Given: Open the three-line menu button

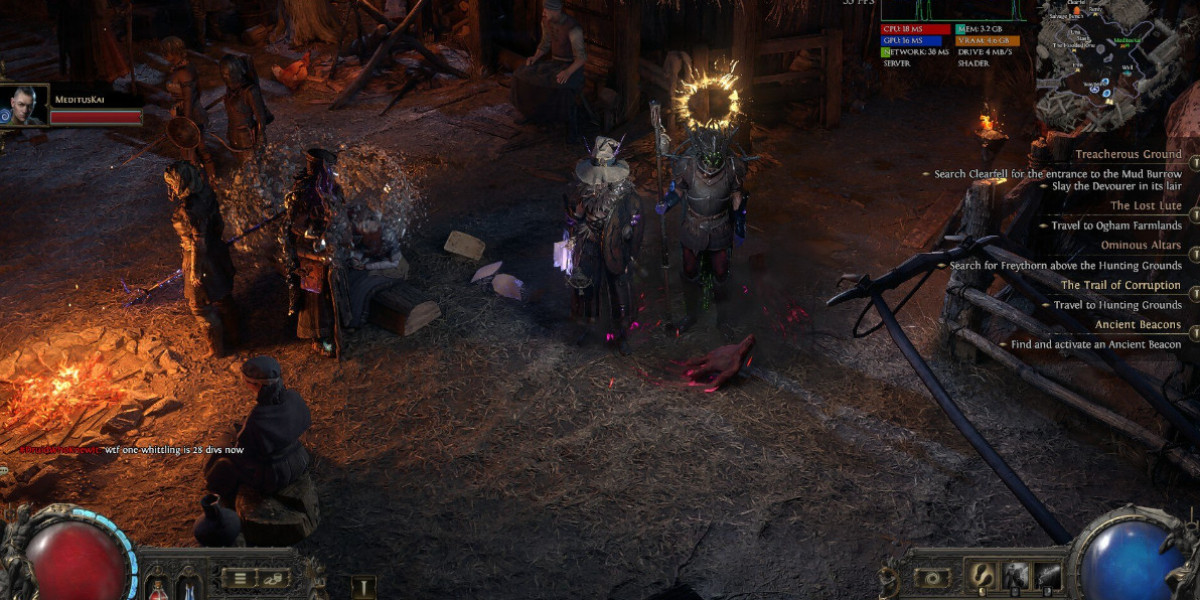Looking at the screenshot, I should [x=239, y=578].
